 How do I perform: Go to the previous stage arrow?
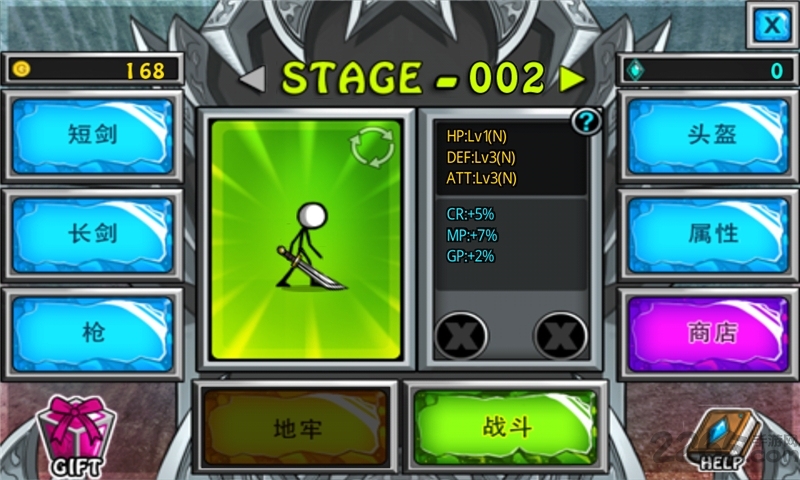(x=253, y=79)
